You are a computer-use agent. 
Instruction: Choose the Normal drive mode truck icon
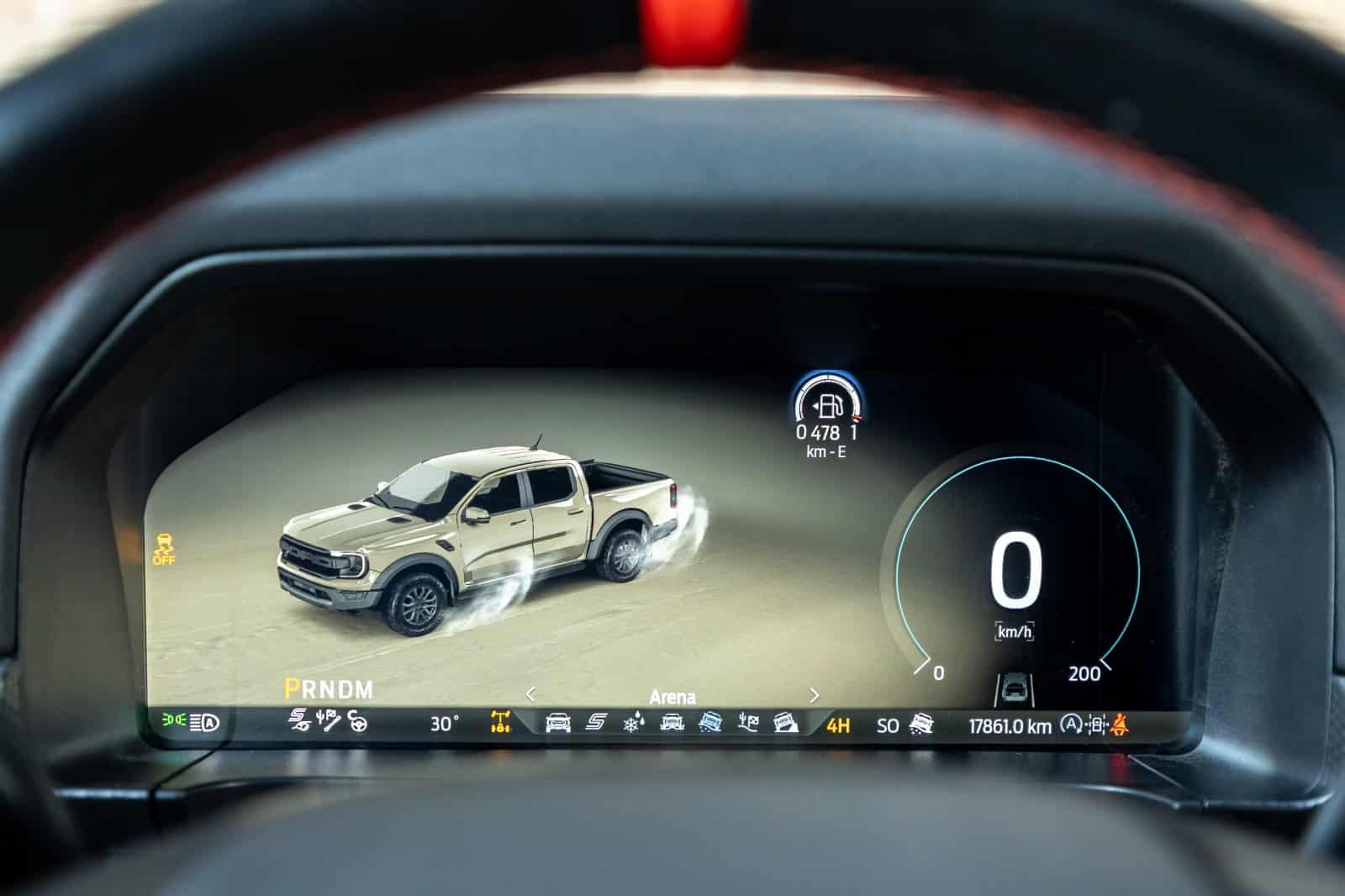(558, 723)
